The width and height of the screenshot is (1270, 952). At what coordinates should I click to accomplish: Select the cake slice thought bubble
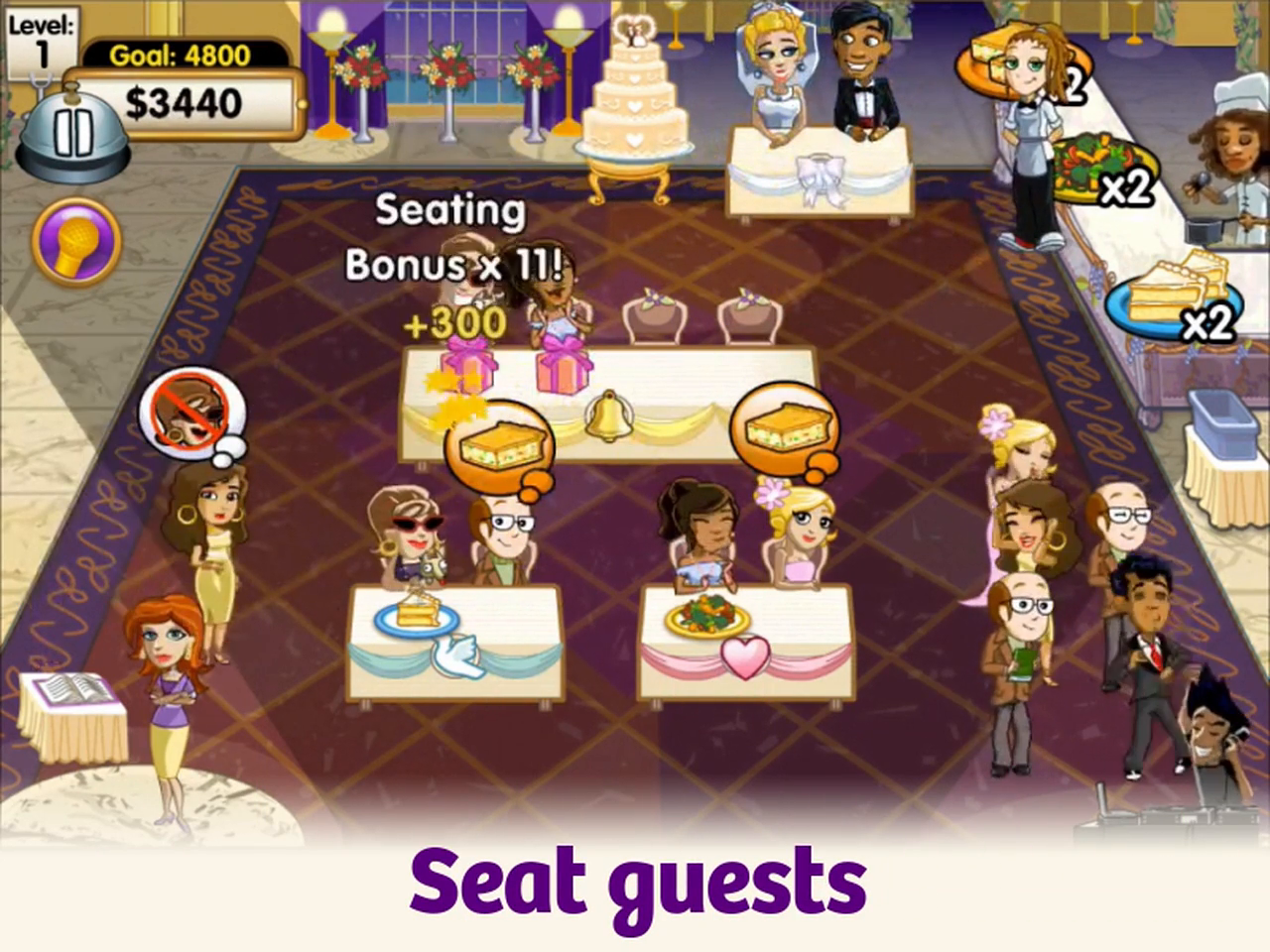[496, 446]
